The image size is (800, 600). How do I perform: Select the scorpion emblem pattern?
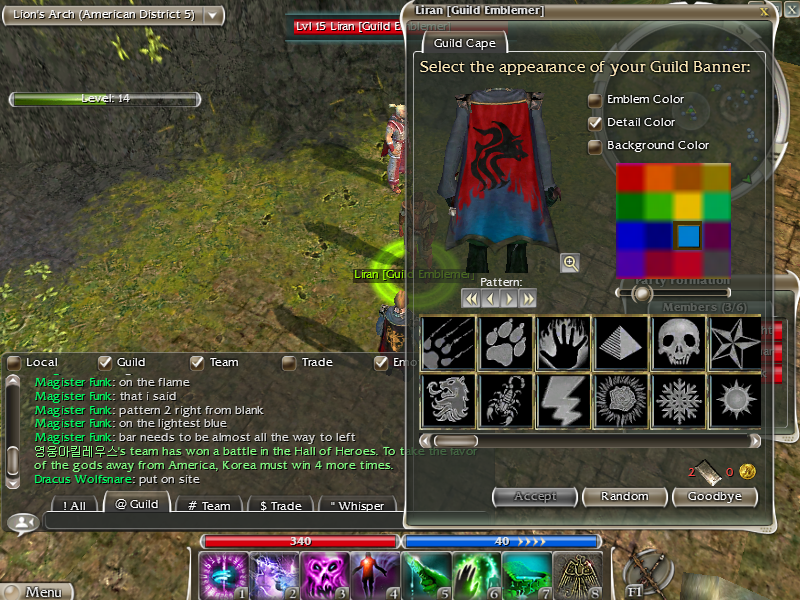506,399
